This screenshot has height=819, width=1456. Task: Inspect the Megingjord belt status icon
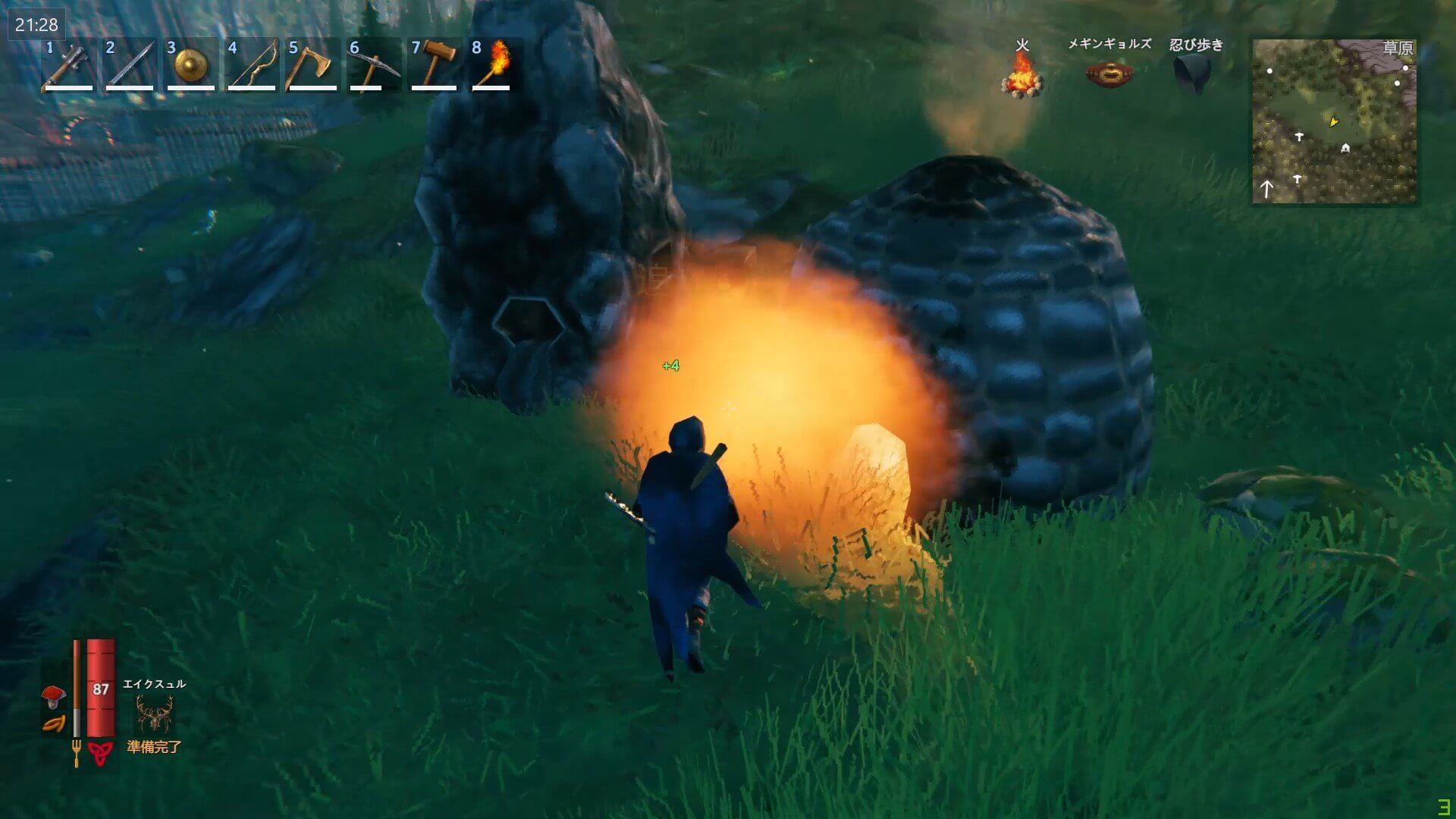point(1109,74)
